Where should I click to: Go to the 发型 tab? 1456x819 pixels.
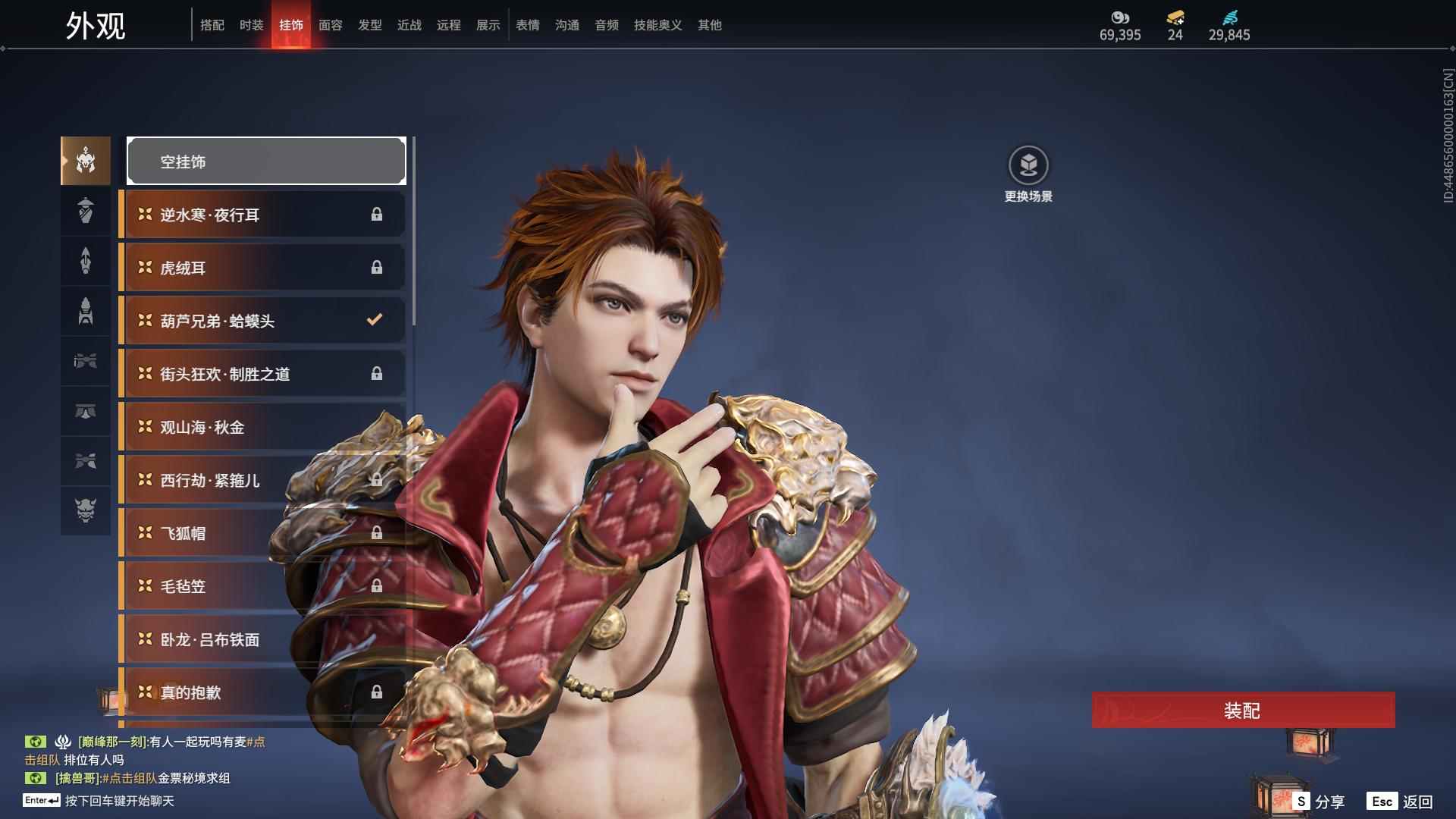369,25
